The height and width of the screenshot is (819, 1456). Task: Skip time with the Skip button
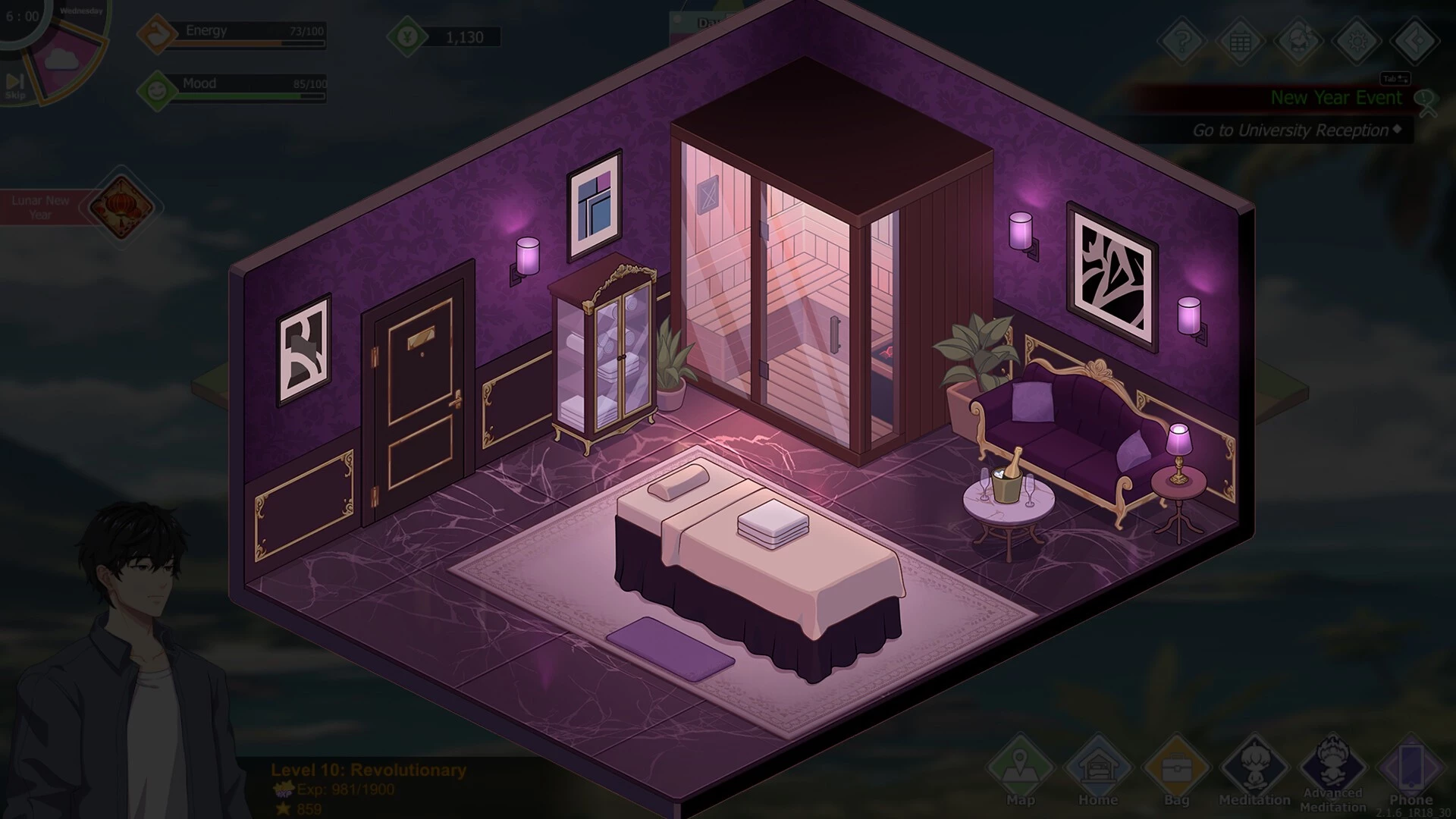[x=15, y=85]
